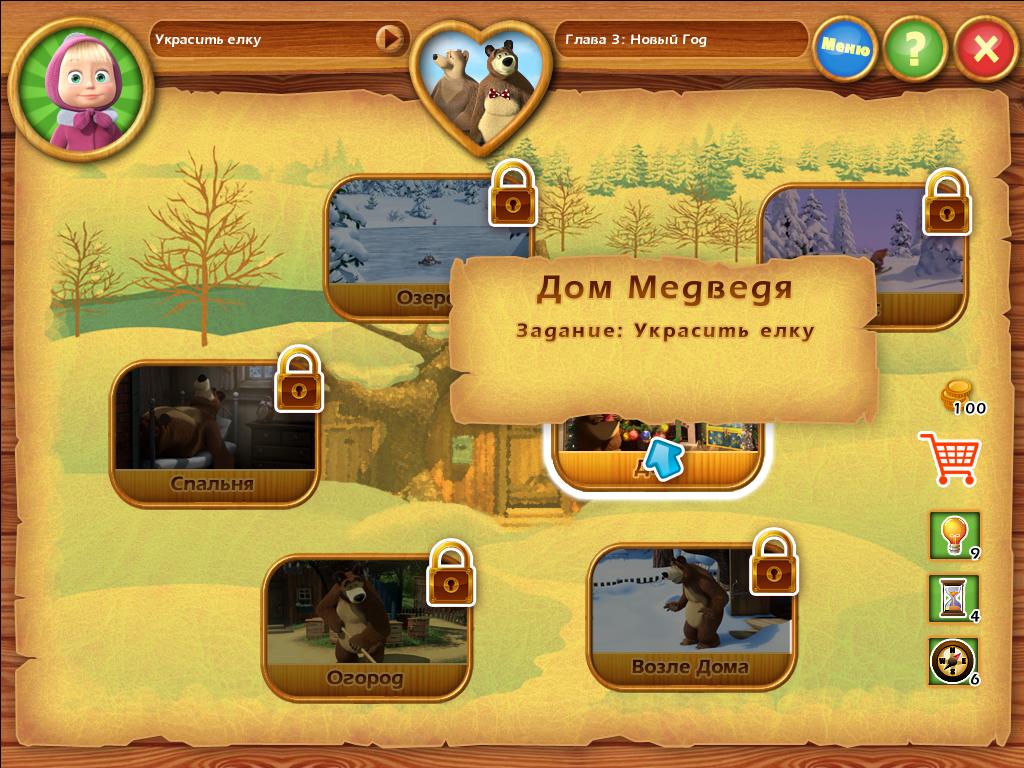This screenshot has height=768, width=1024.
Task: Open the shop via the red cart icon
Action: [948, 458]
